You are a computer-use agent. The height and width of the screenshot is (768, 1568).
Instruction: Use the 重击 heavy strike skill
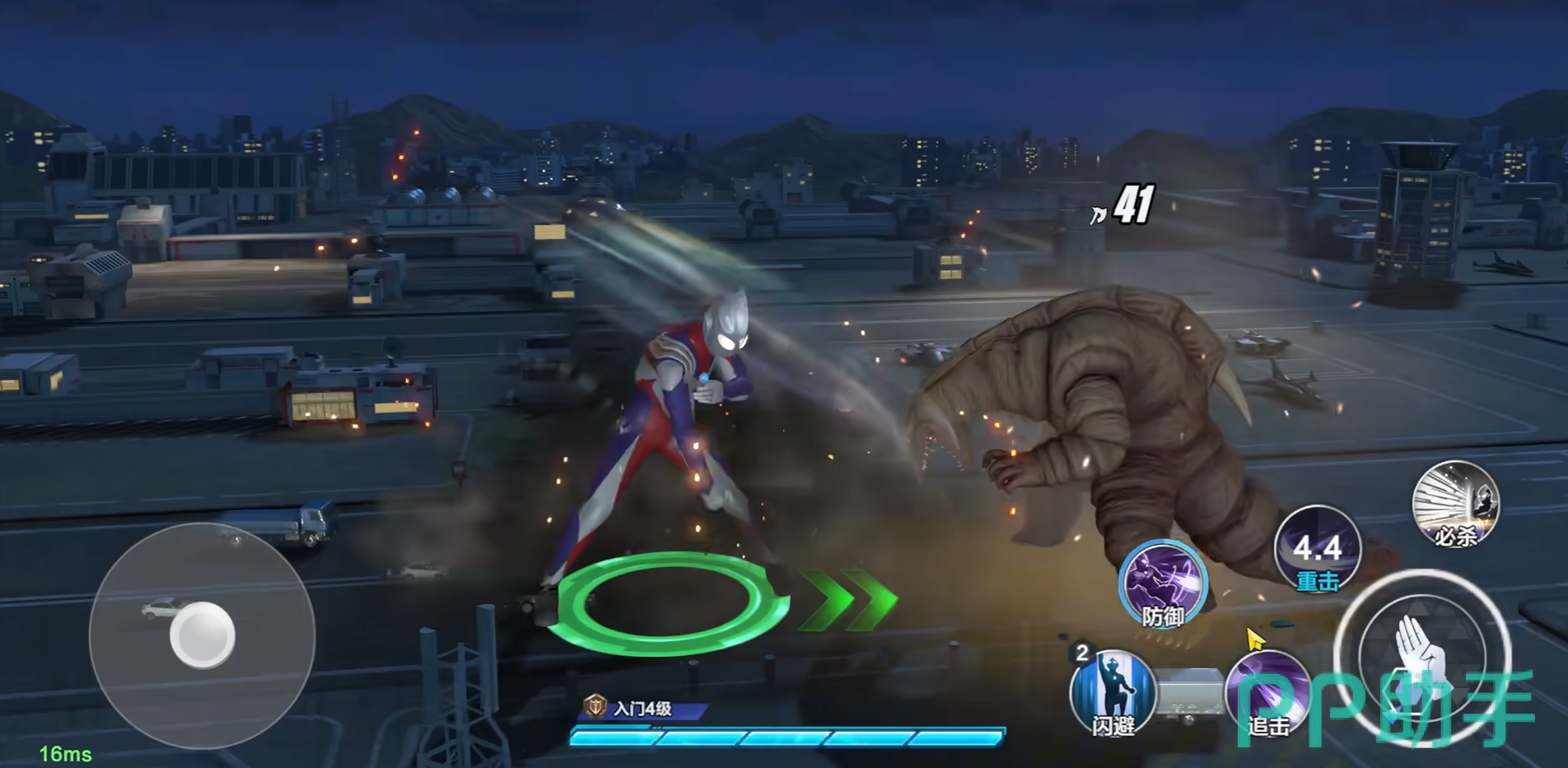[x=1317, y=550]
